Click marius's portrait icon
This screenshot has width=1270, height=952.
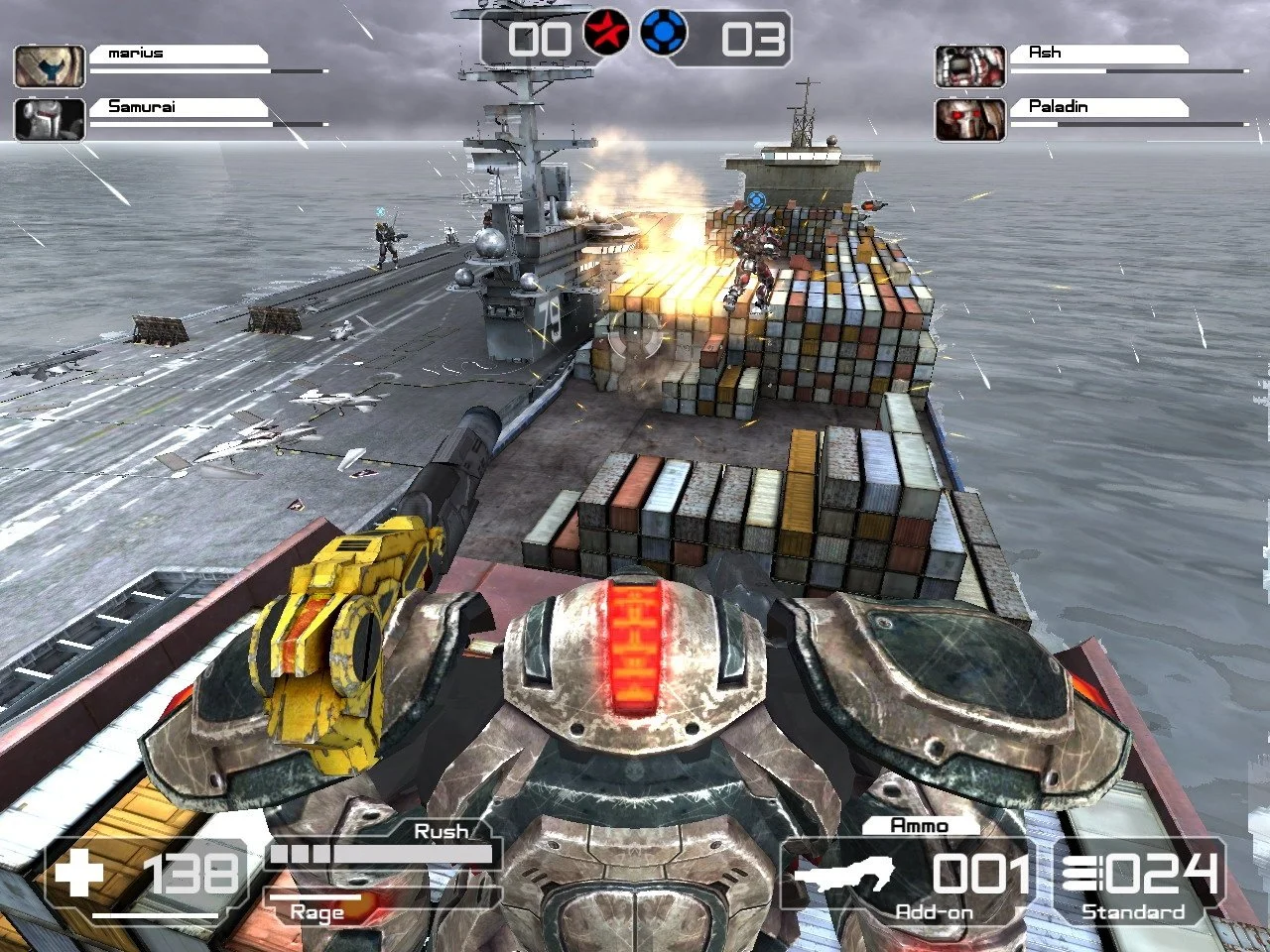[49, 66]
